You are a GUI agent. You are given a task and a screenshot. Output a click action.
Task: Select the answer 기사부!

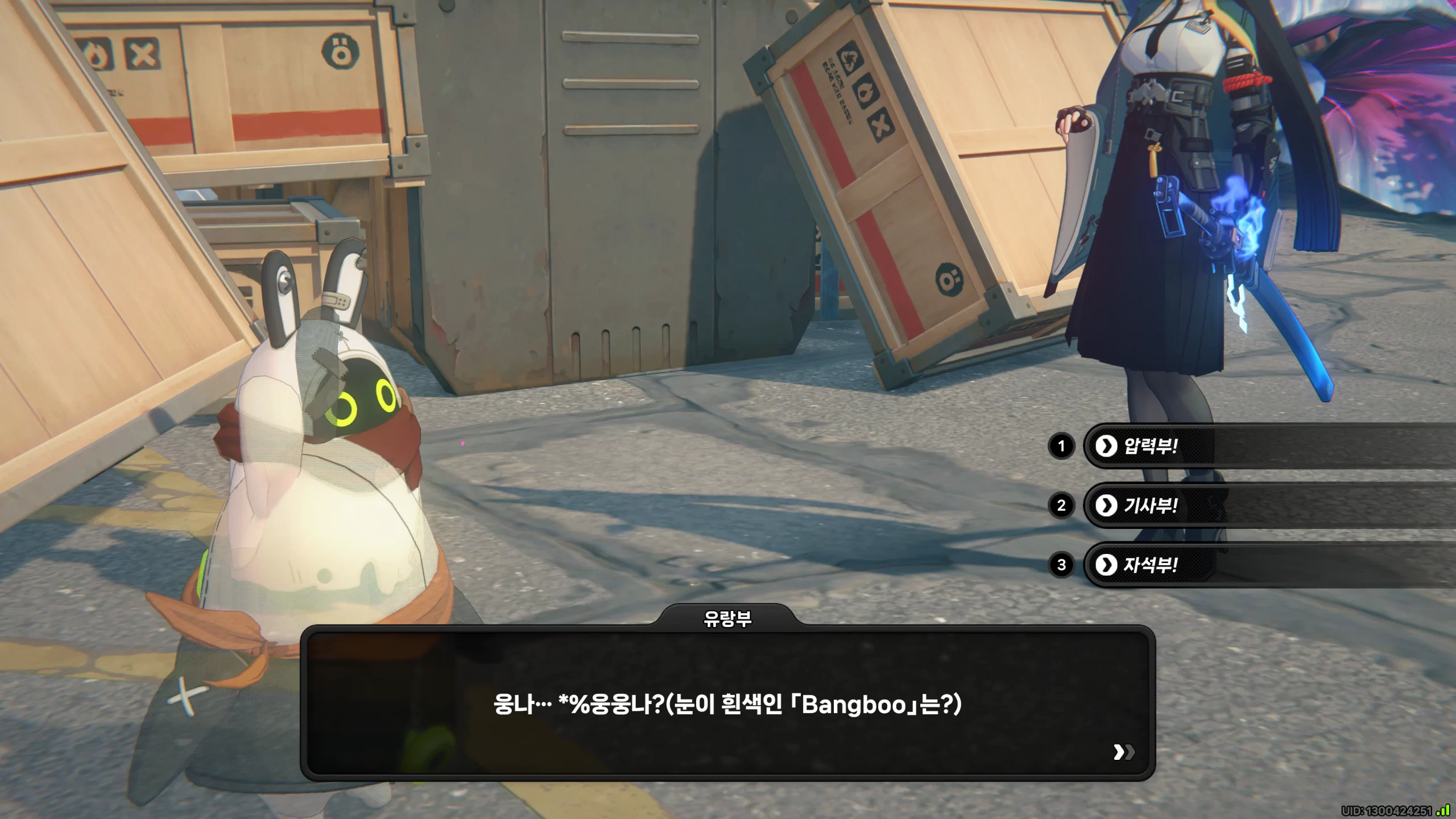point(1149,506)
